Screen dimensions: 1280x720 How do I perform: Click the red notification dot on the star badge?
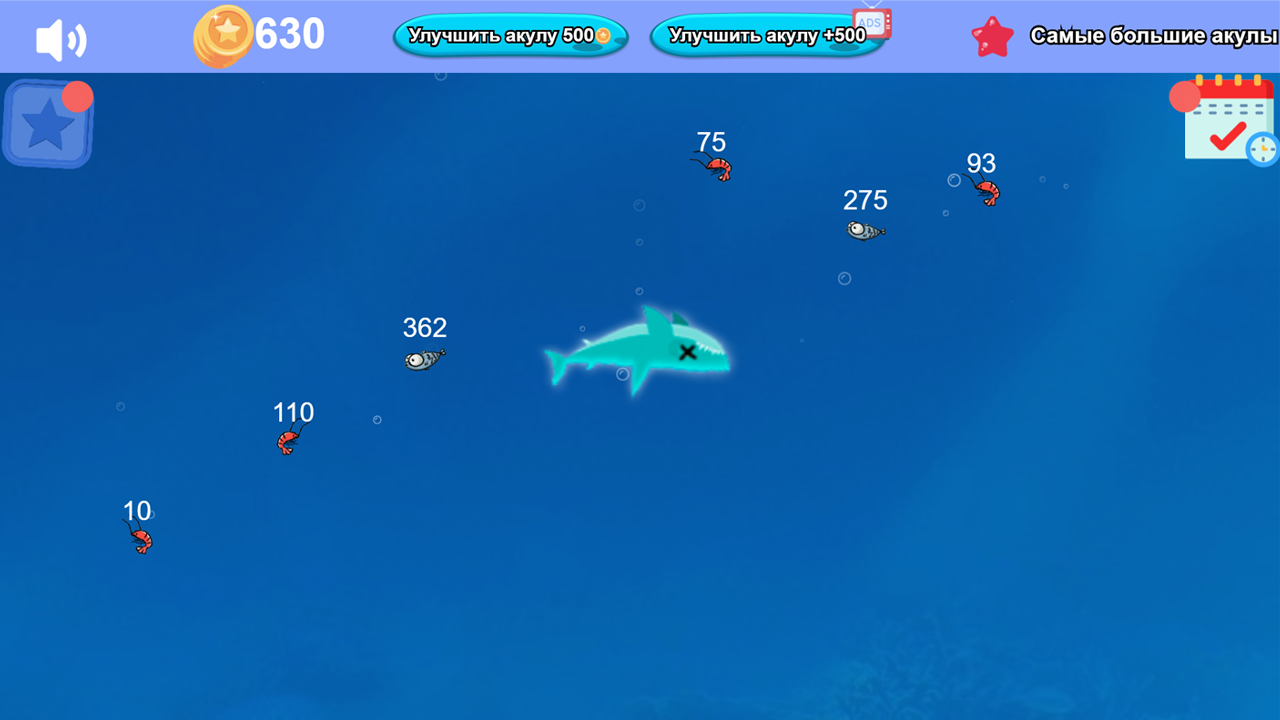pos(77,97)
